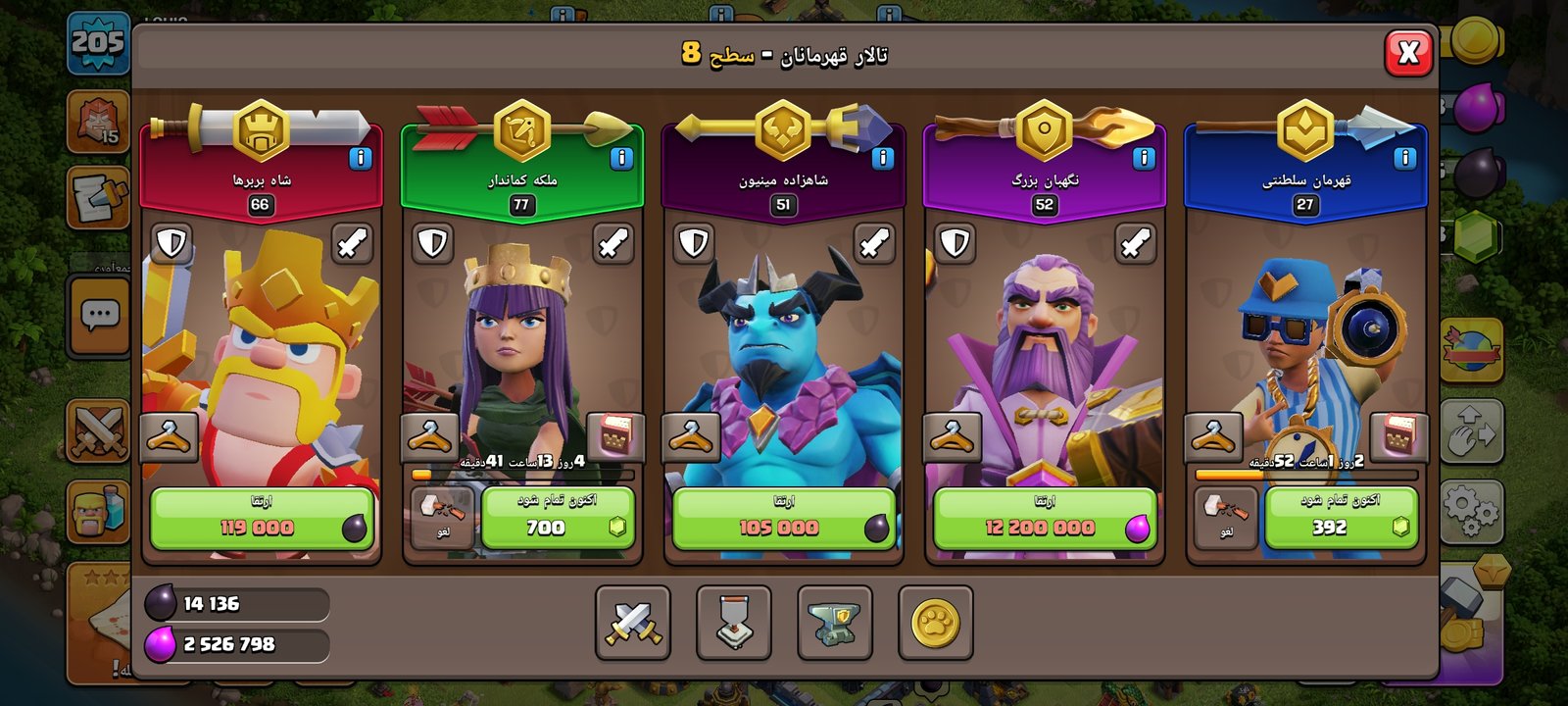Upgrade Barbarian King for 119 000 dark elixir
The height and width of the screenshot is (706, 1568).
click(x=261, y=519)
